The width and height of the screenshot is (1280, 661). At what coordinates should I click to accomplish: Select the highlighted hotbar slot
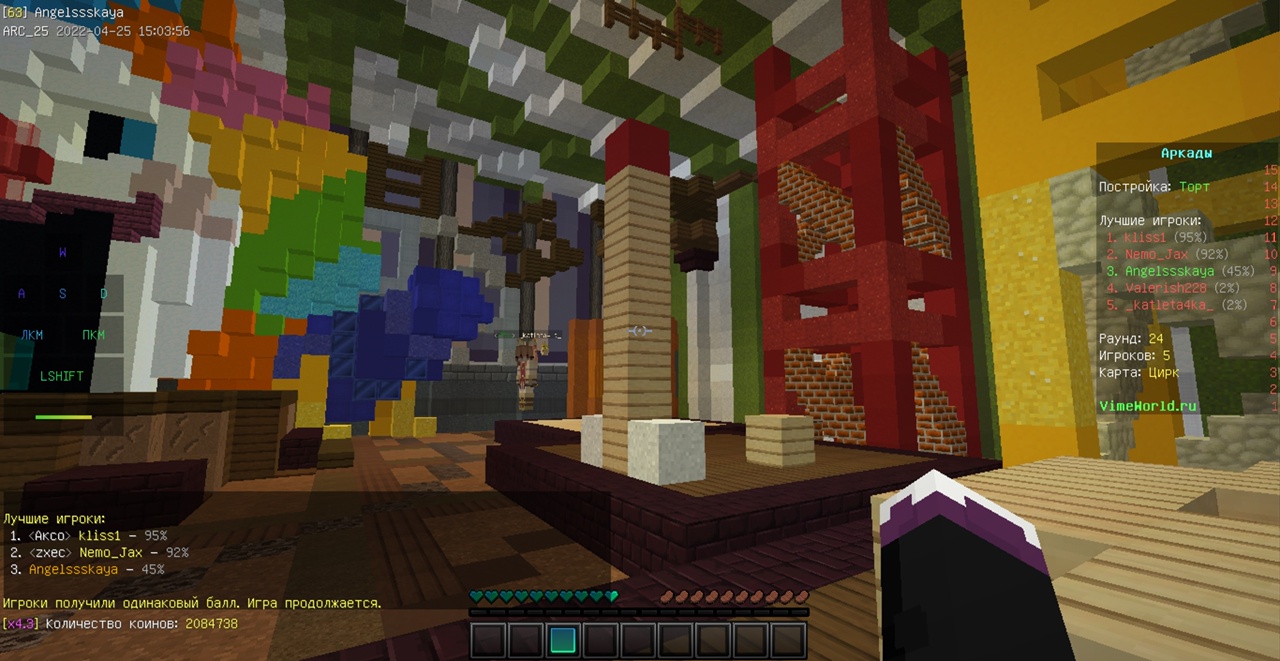[562, 640]
